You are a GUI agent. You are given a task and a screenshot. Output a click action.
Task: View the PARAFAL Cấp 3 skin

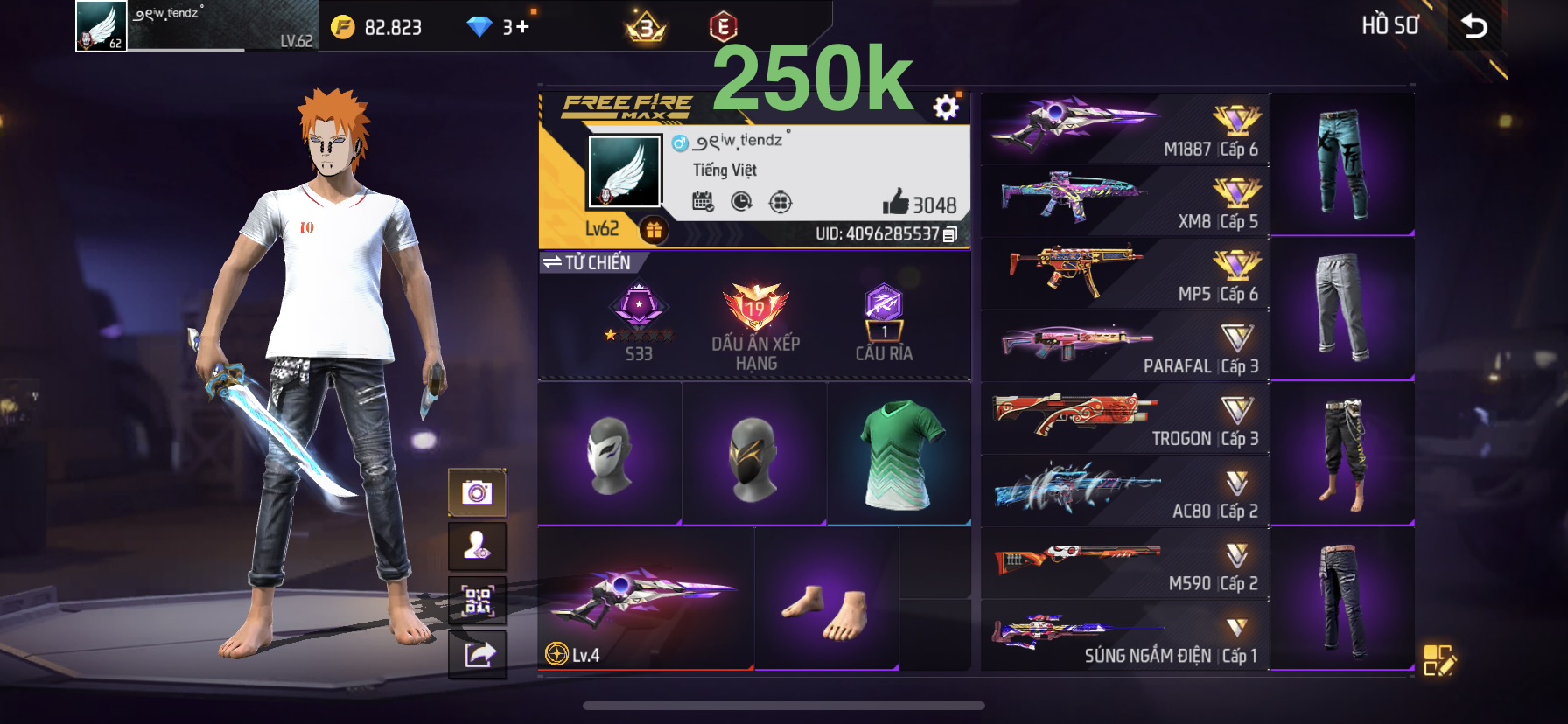[x=1124, y=346]
